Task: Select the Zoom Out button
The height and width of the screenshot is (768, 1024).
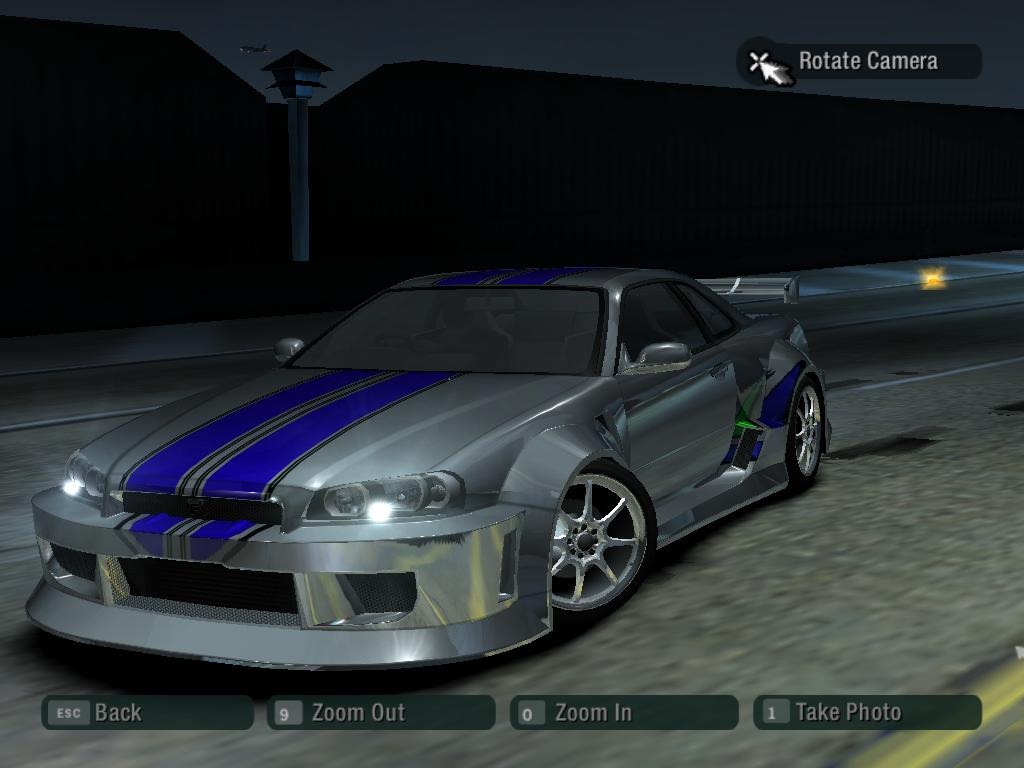Action: pos(381,713)
